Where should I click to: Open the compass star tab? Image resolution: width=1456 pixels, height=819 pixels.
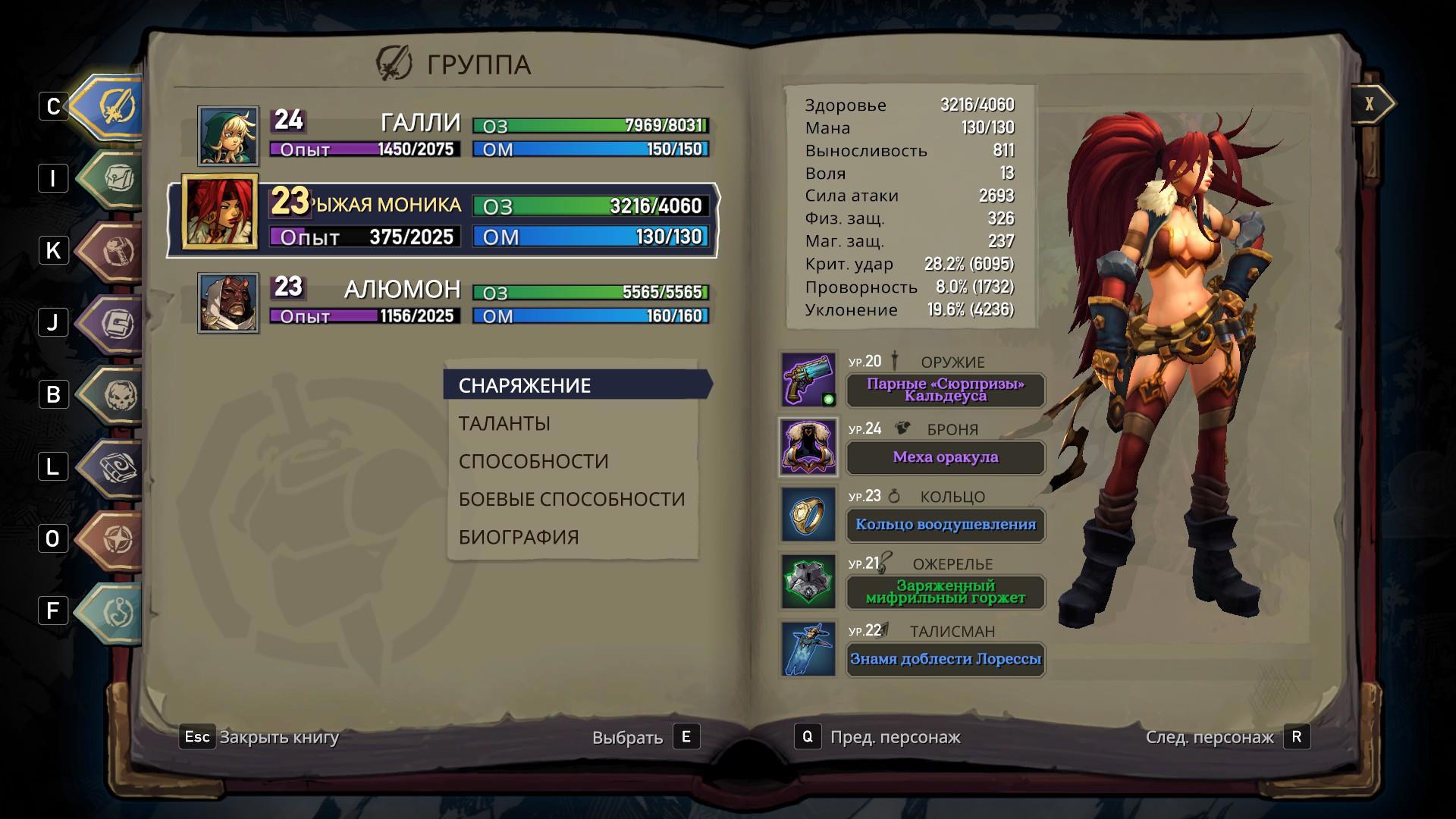(115, 539)
